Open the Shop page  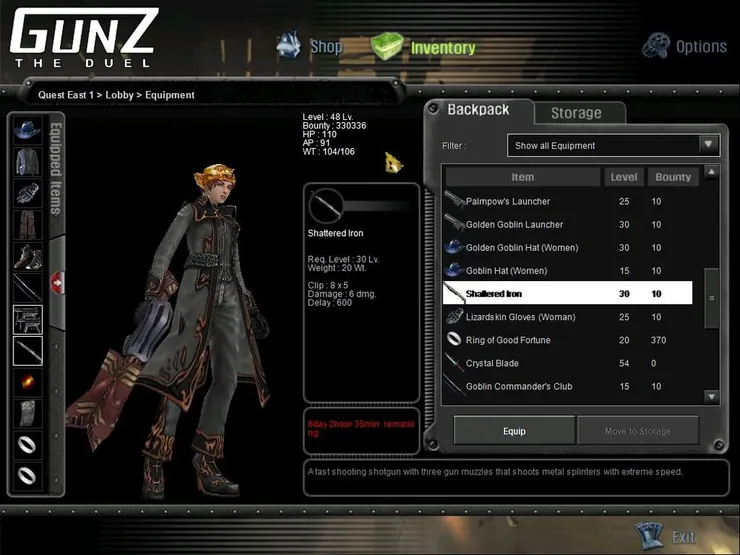click(x=311, y=46)
